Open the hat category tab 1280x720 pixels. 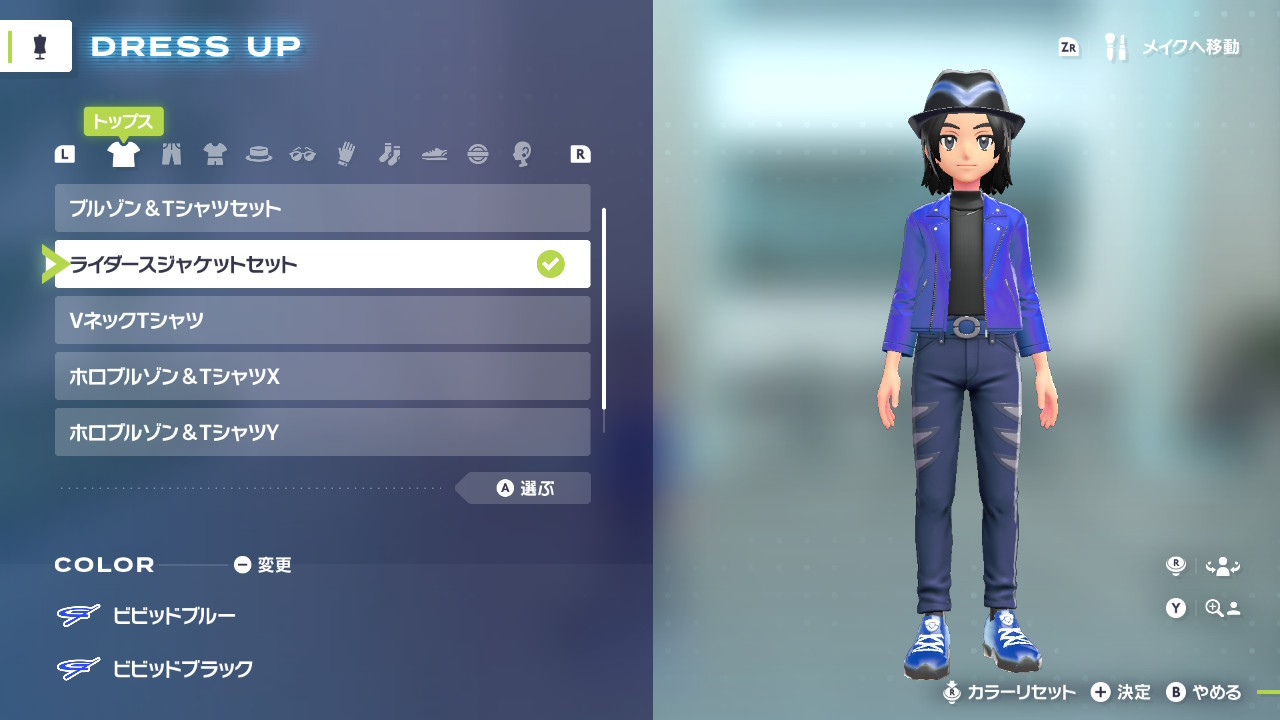pyautogui.click(x=259, y=154)
